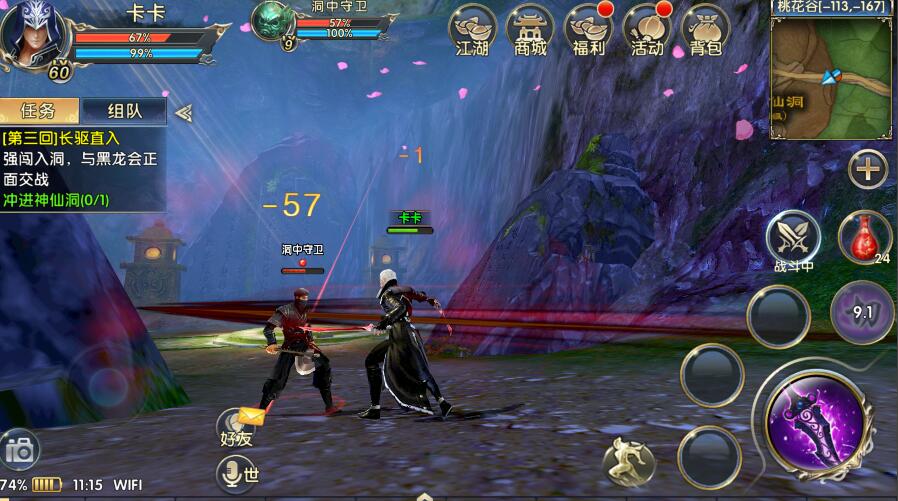Open the 福利 rewards menu
Image resolution: width=898 pixels, height=501 pixels.
point(588,30)
